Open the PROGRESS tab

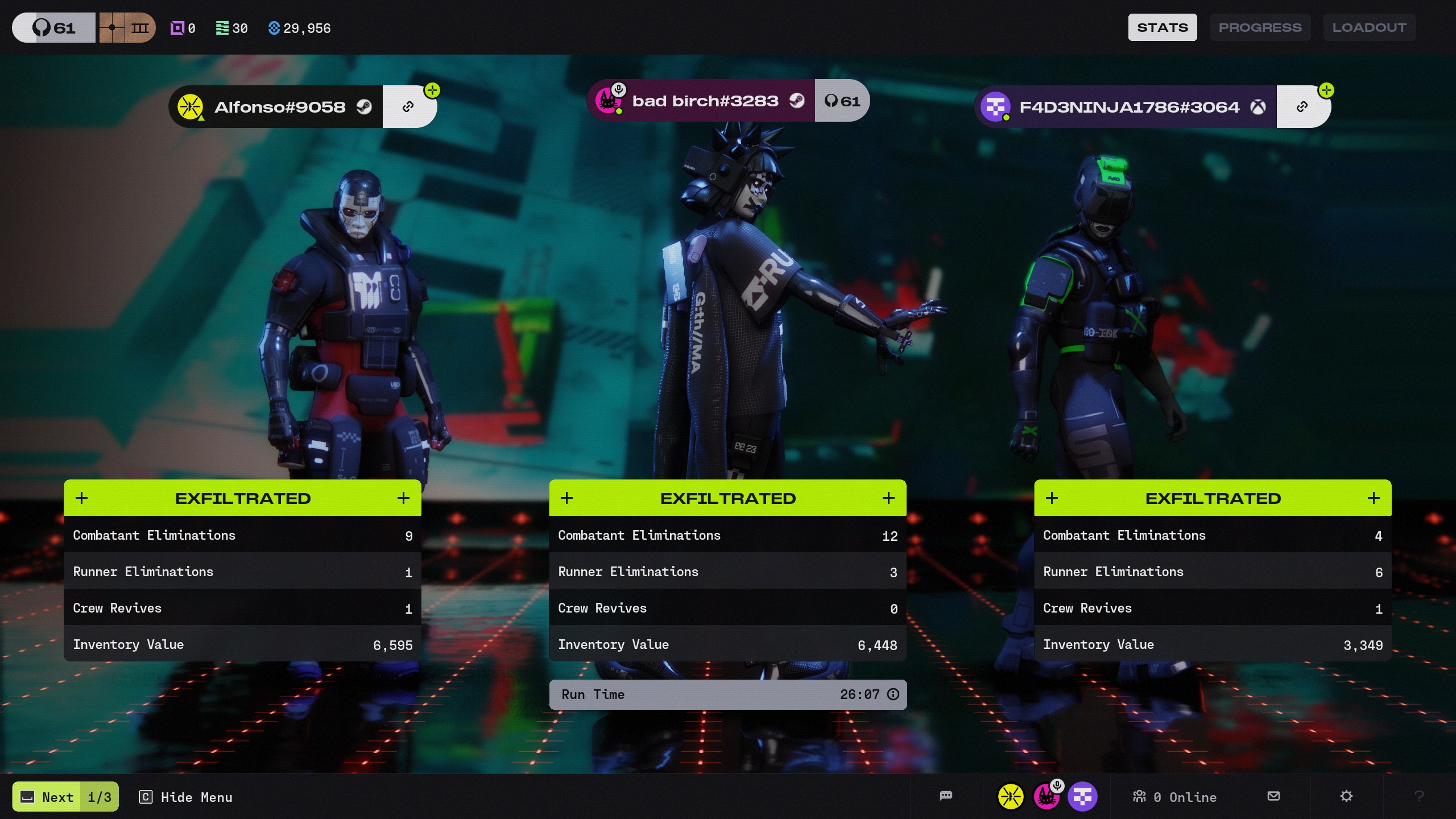click(x=1260, y=27)
